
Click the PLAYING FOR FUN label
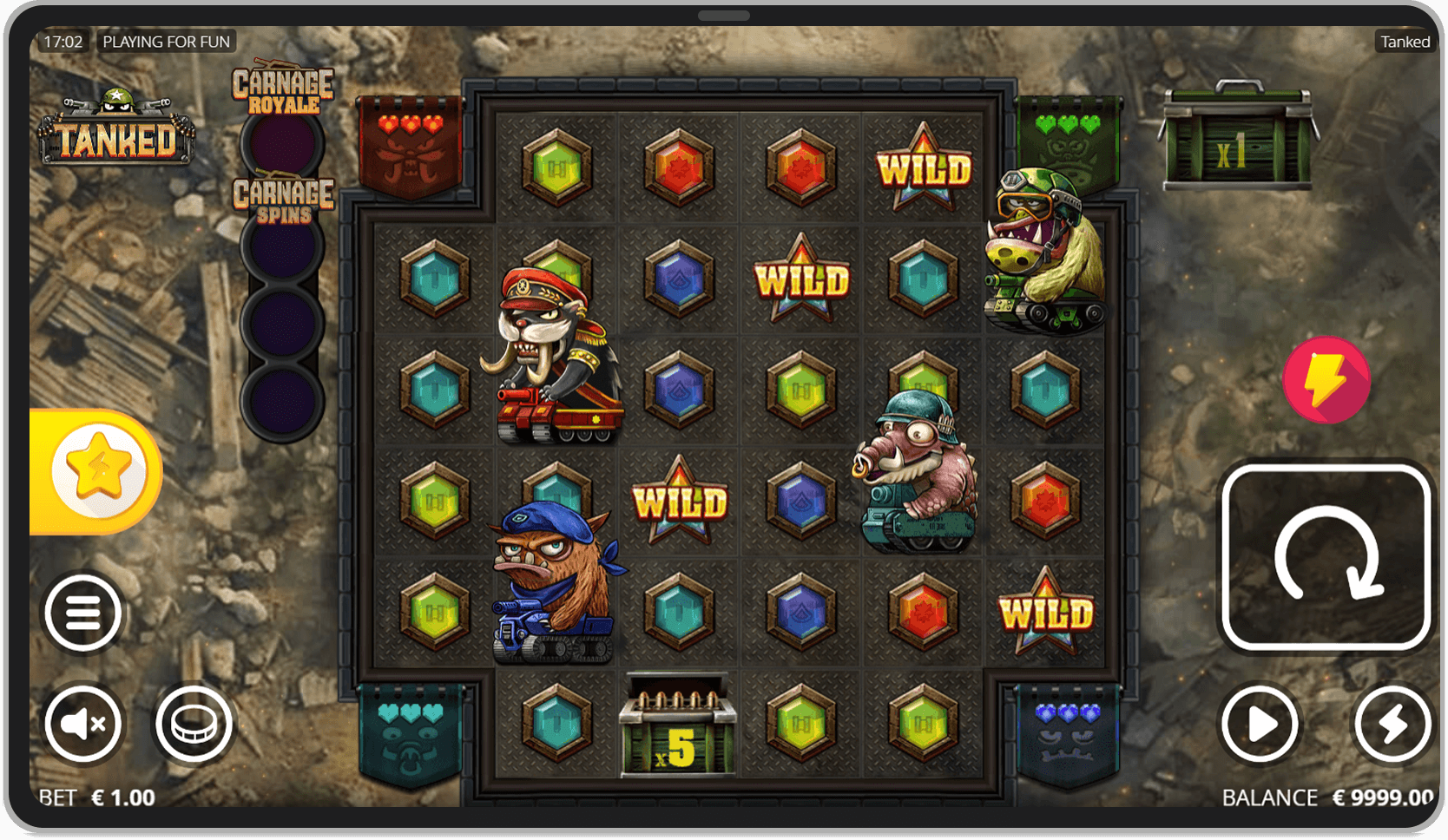[x=166, y=41]
